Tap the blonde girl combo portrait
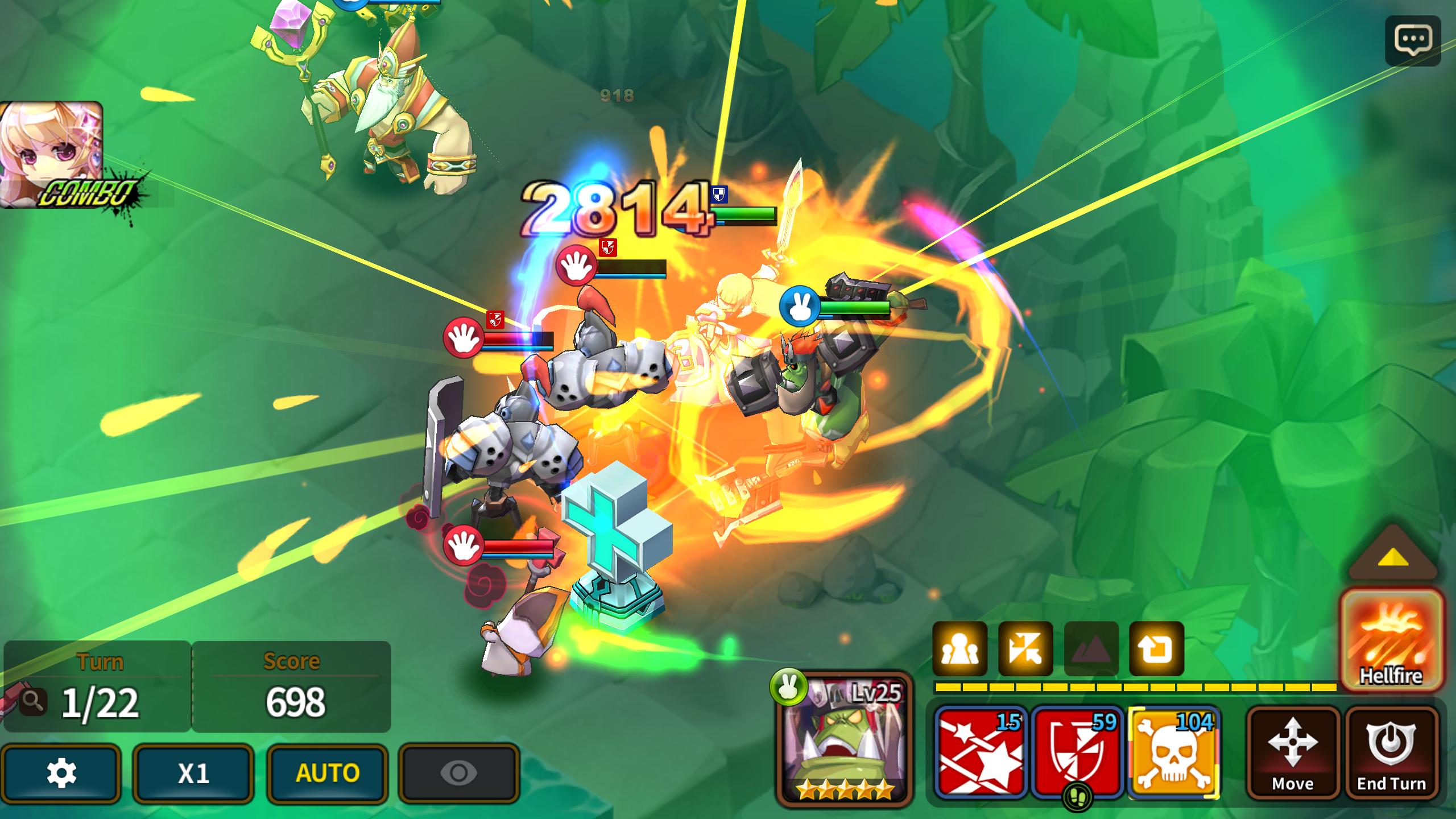The width and height of the screenshot is (1456, 819). pyautogui.click(x=51, y=154)
